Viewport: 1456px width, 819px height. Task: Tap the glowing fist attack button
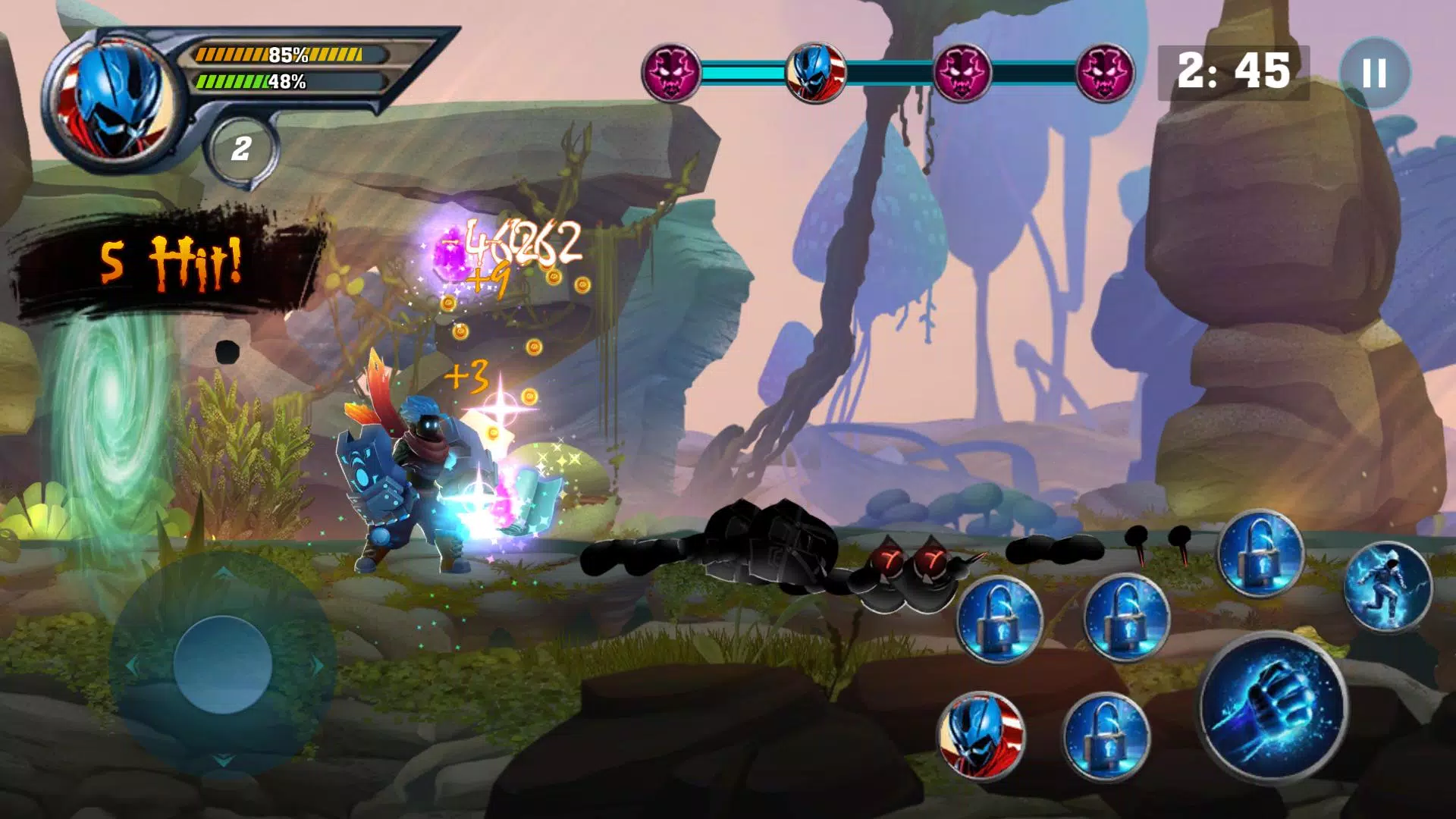1272,707
